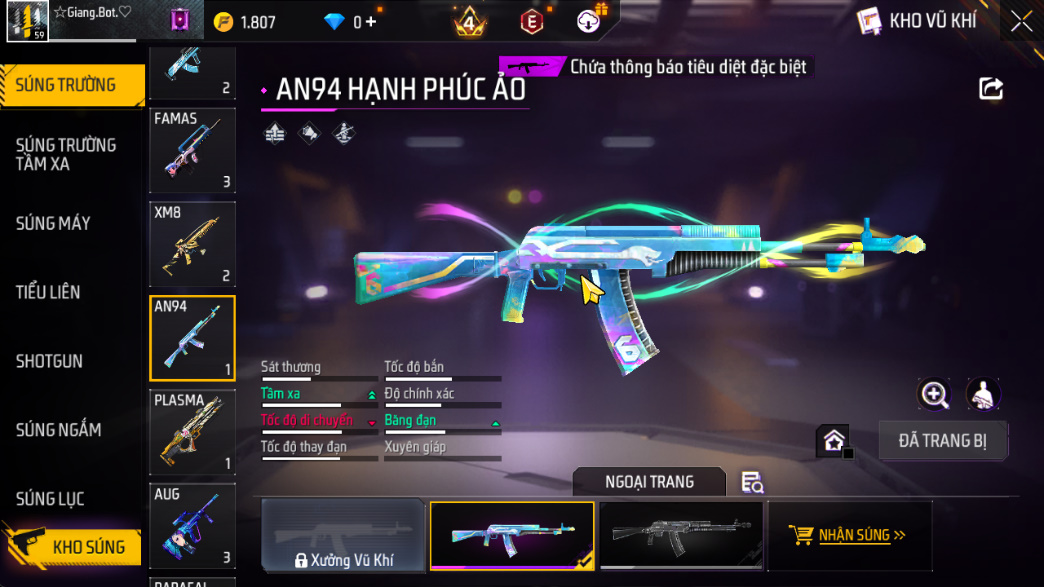1044x587 pixels.
Task: Click the Đã Trang Bị button
Action: click(x=942, y=440)
